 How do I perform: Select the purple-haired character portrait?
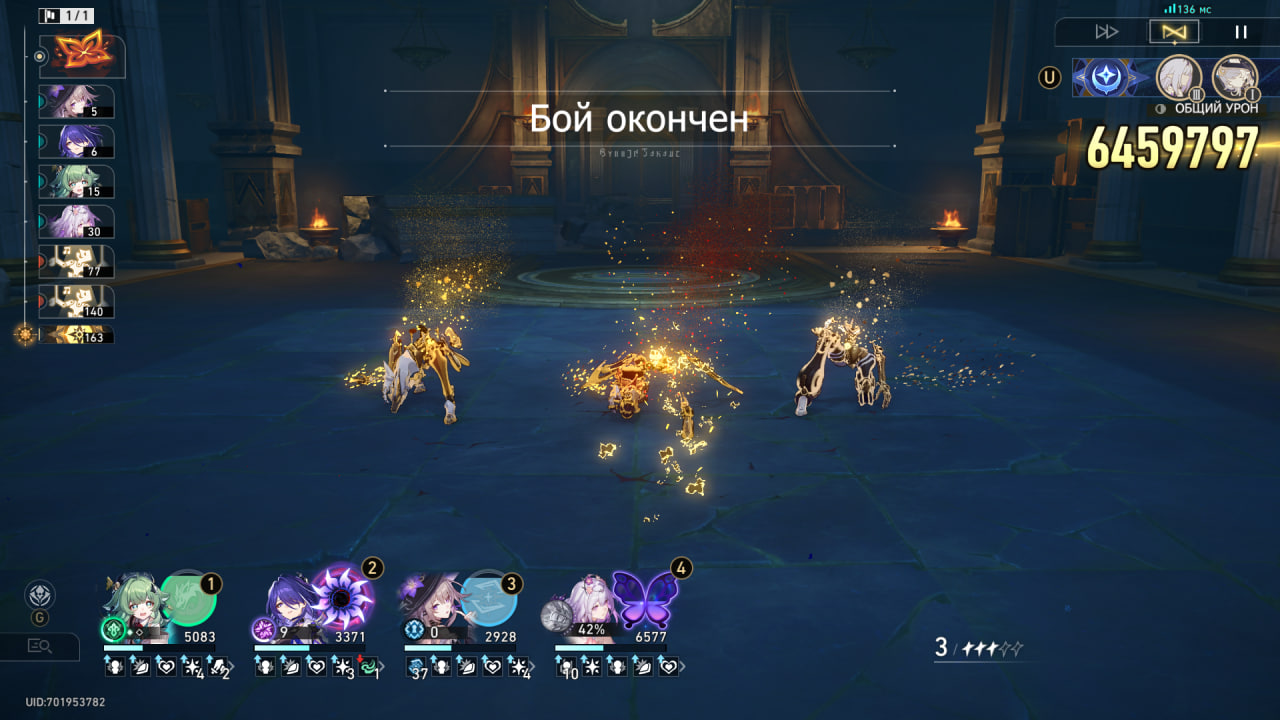tap(288, 603)
